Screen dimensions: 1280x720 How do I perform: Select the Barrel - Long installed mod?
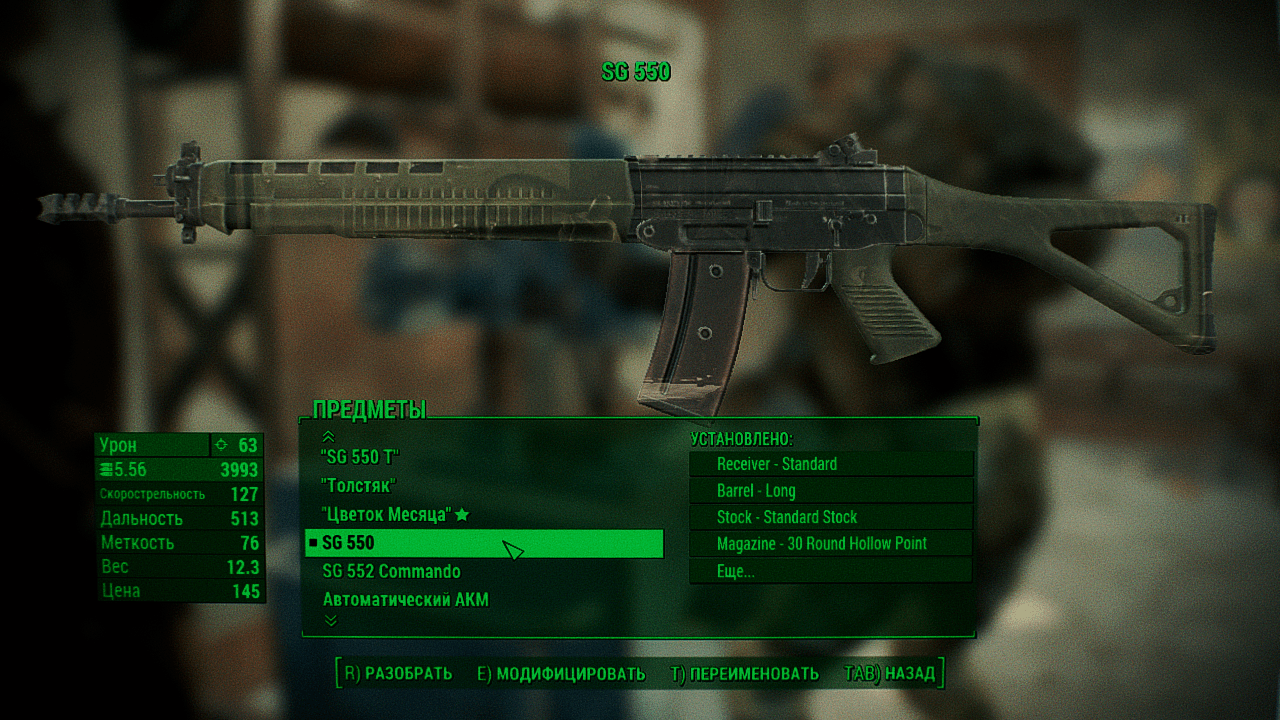click(830, 491)
